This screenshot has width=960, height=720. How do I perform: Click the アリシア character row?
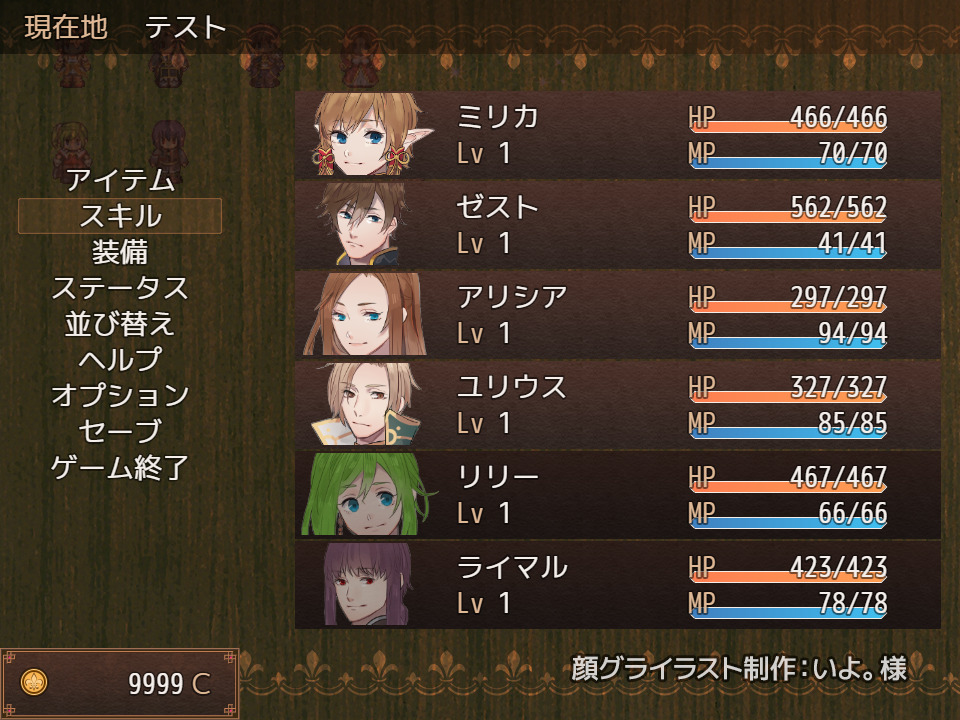click(x=617, y=315)
